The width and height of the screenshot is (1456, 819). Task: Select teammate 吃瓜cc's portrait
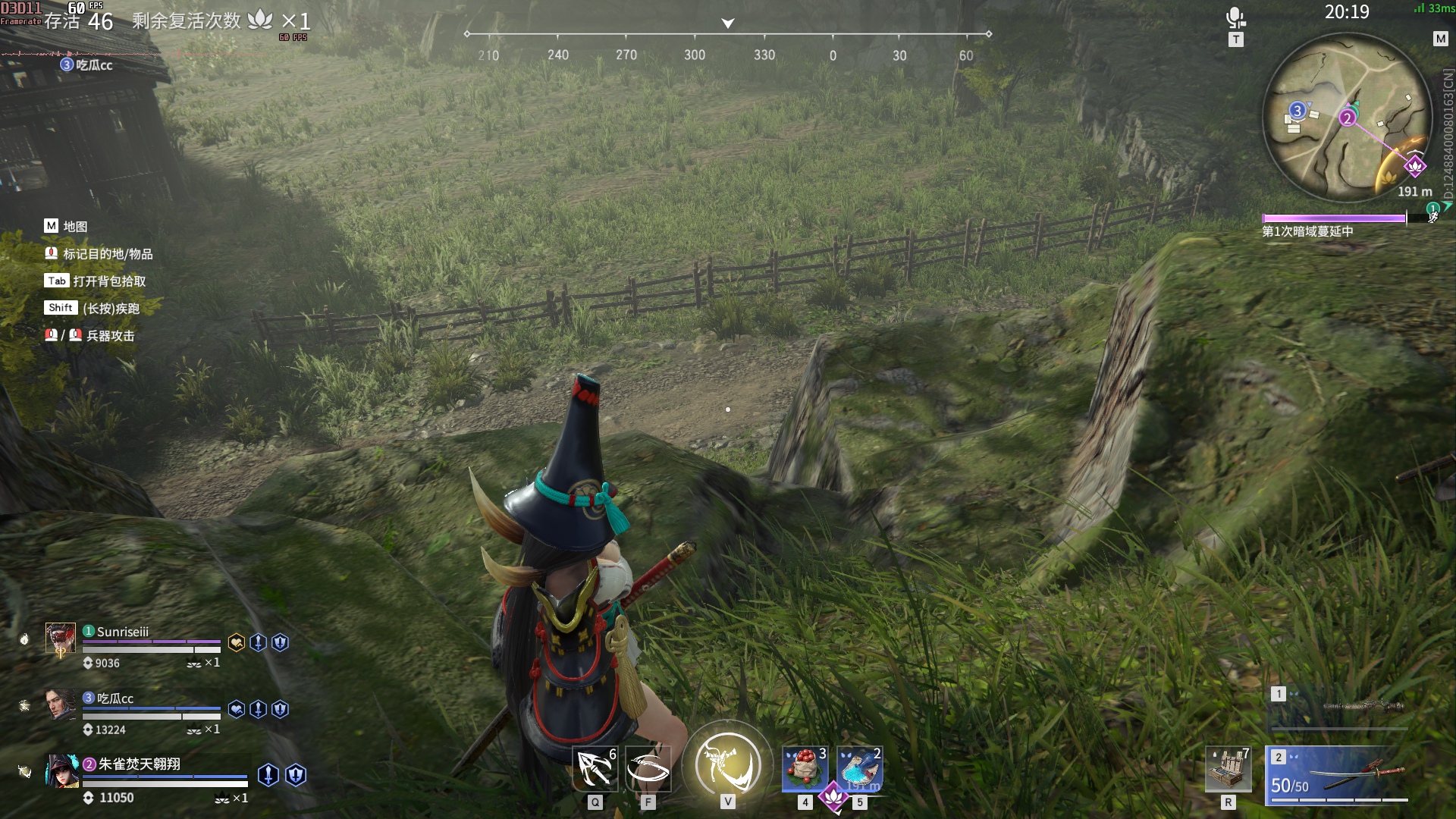61,704
